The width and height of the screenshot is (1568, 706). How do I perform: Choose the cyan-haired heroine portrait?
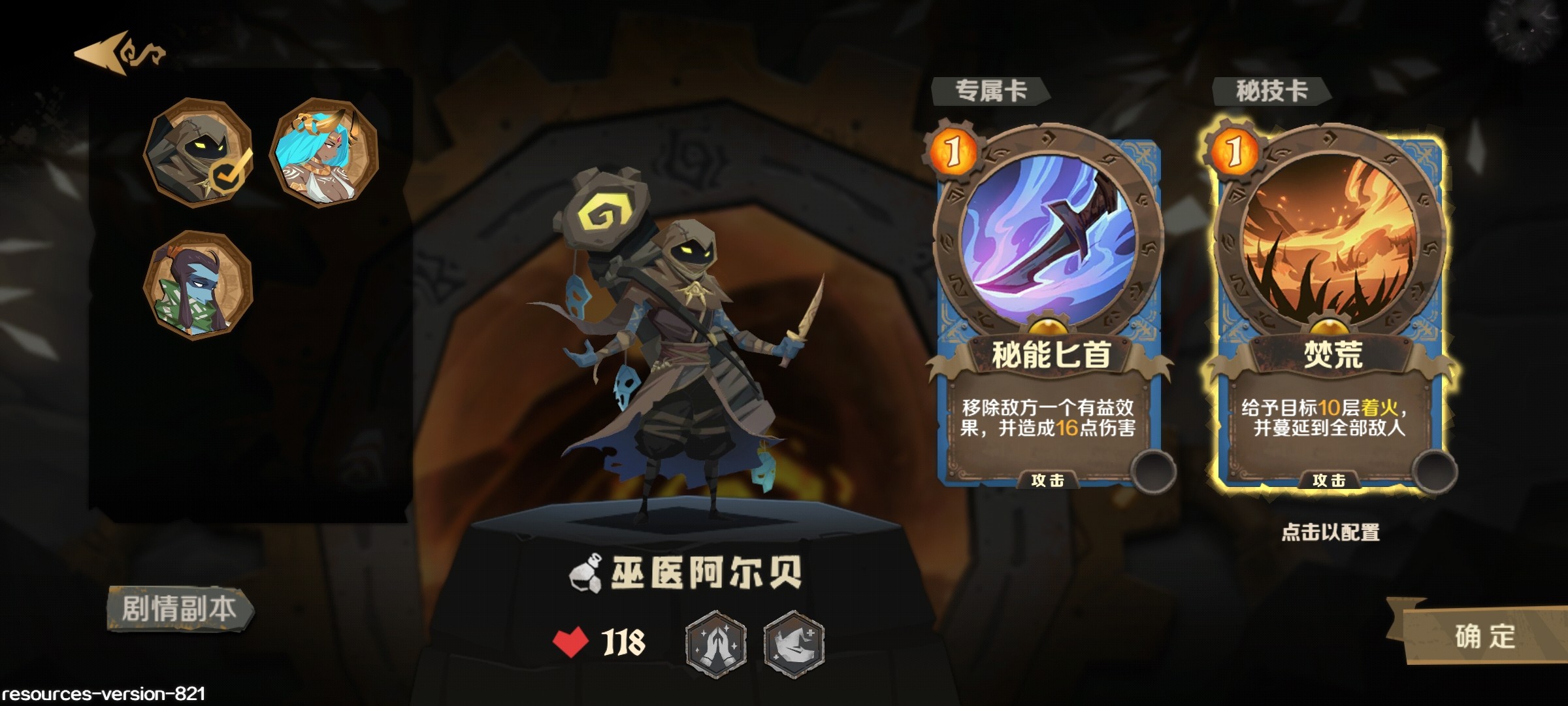click(324, 152)
